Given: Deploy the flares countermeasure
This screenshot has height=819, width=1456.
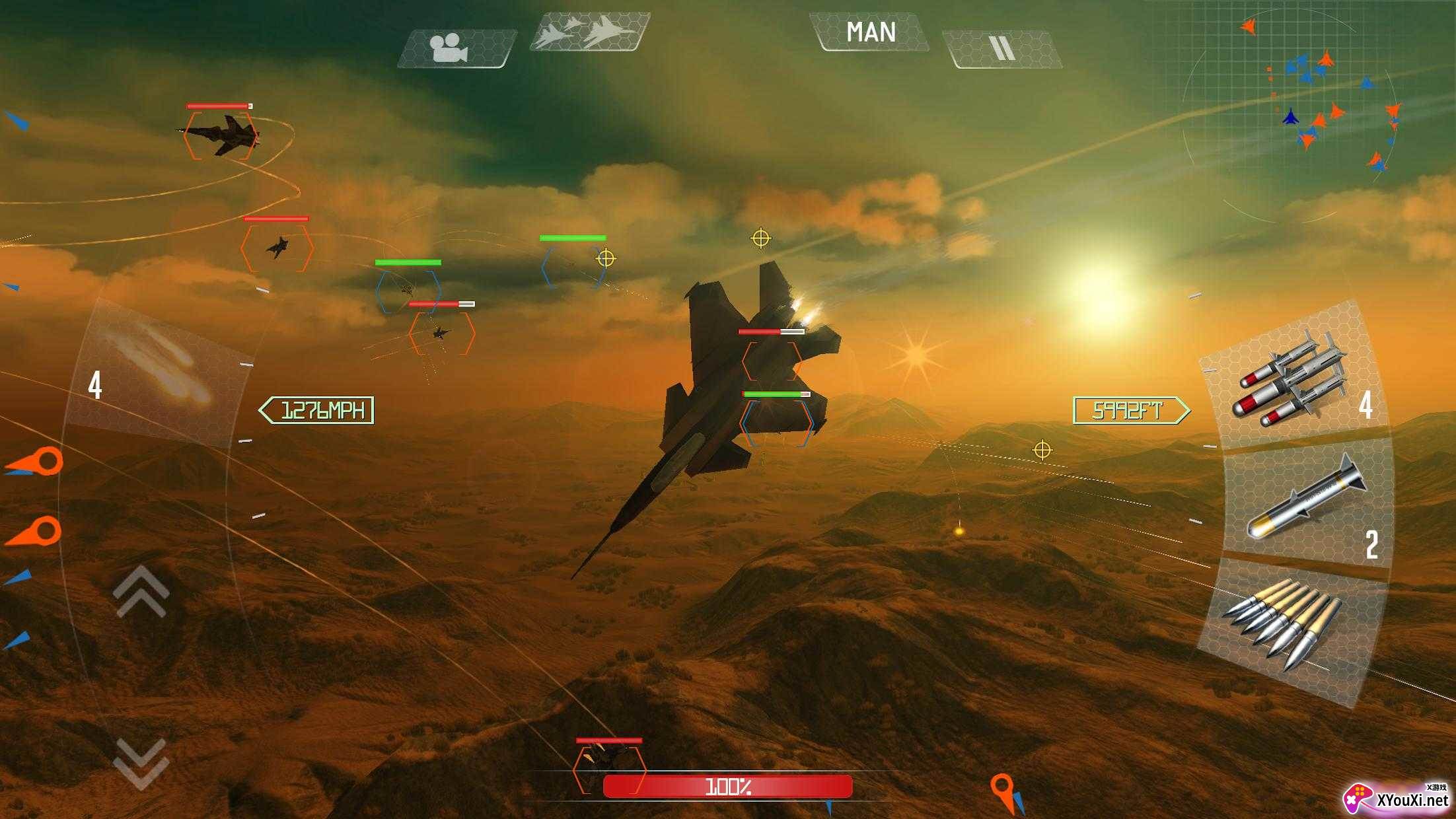Looking at the screenshot, I should 153,373.
